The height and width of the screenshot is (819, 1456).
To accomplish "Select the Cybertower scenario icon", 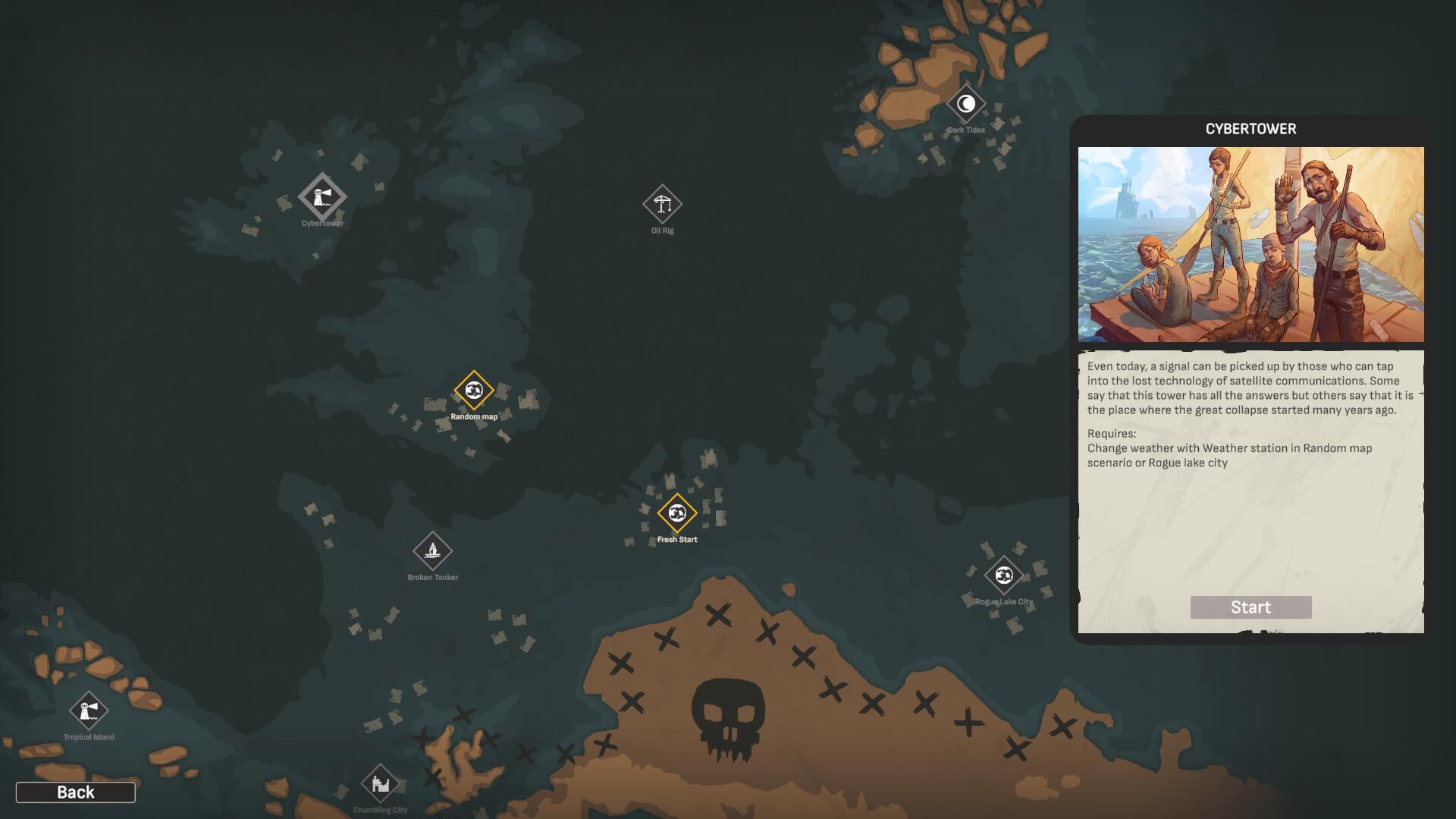I will (x=322, y=197).
